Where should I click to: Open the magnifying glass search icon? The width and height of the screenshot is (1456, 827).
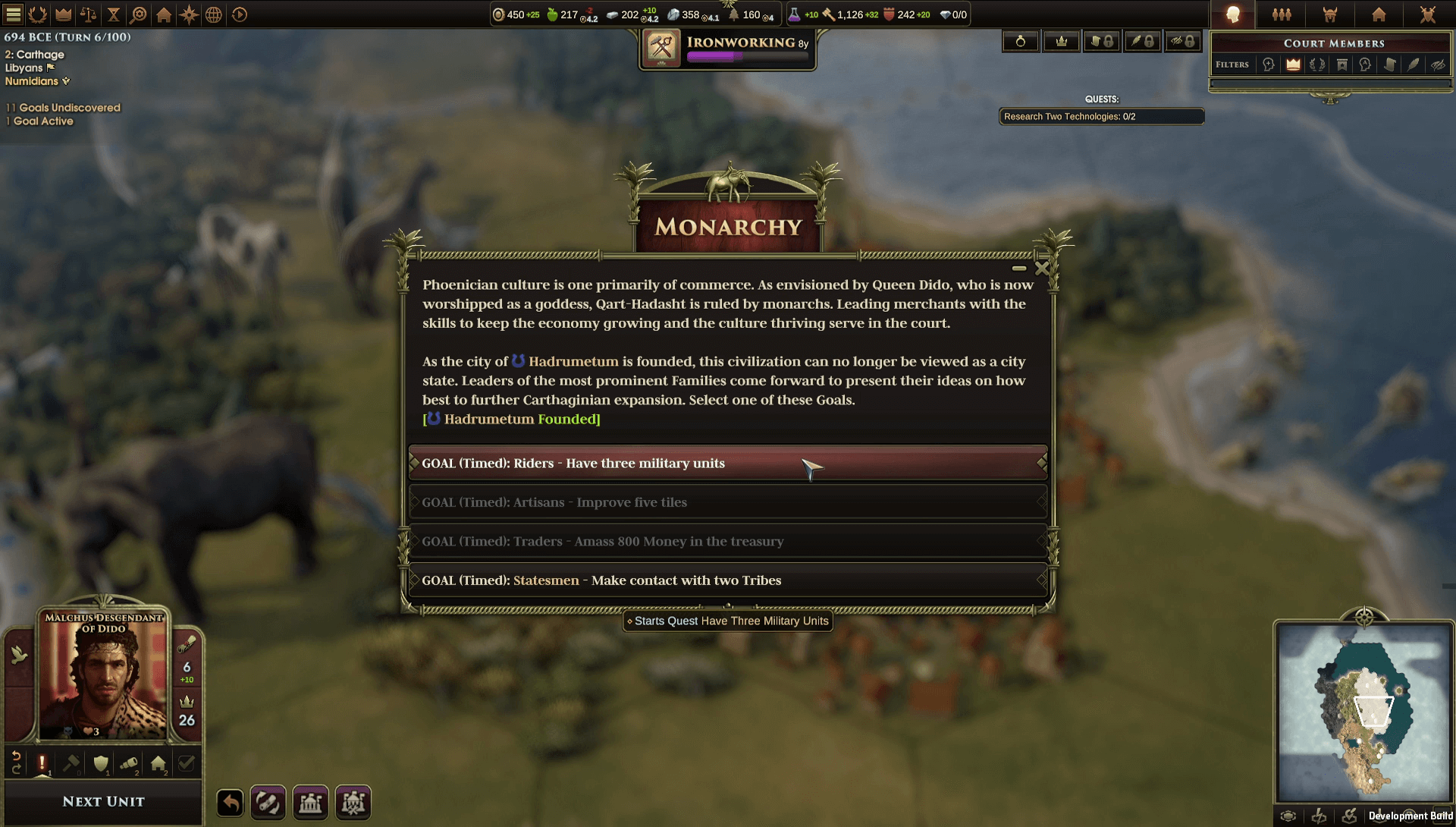[x=139, y=14]
